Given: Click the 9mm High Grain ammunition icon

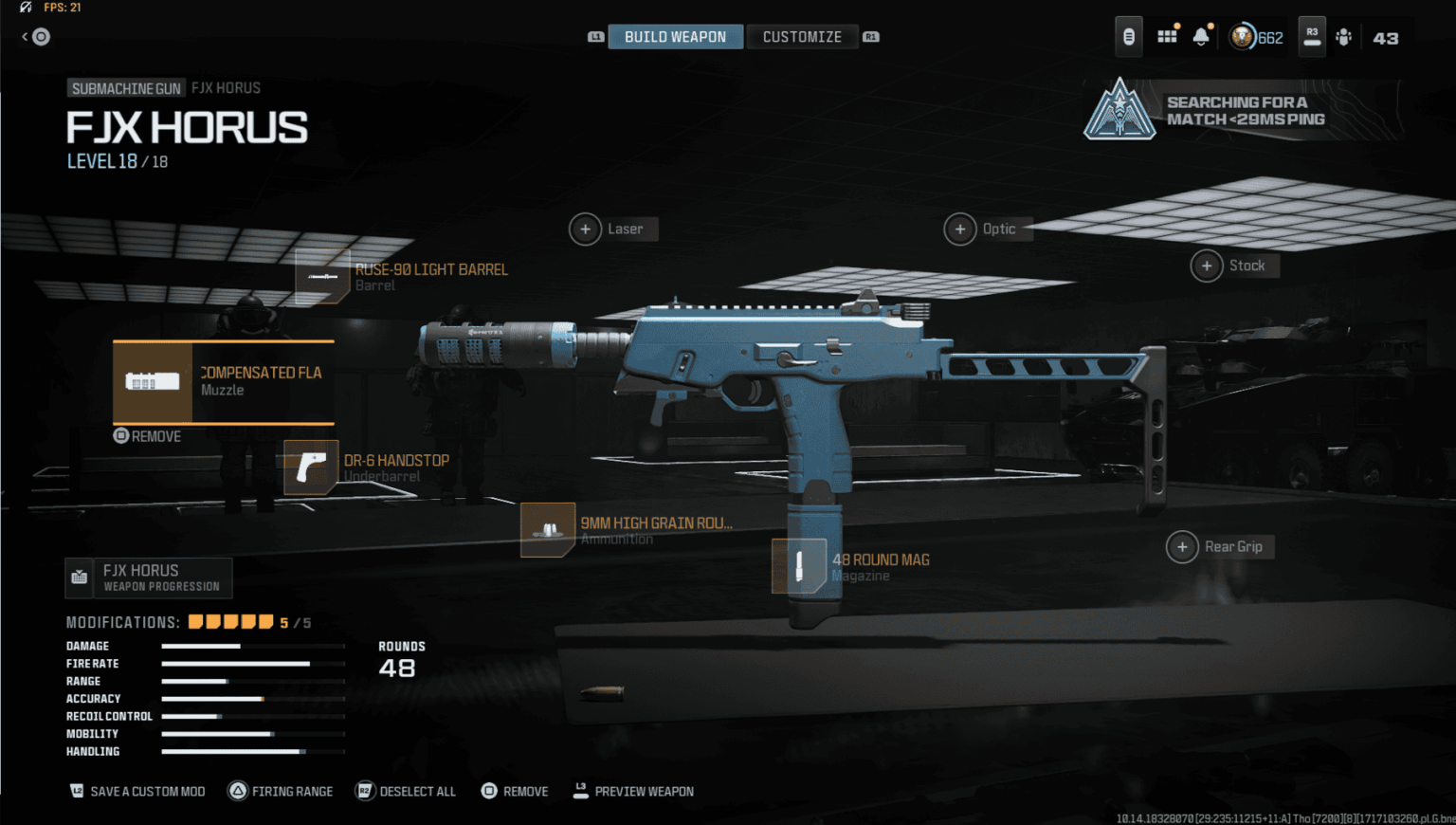Looking at the screenshot, I should 548,529.
